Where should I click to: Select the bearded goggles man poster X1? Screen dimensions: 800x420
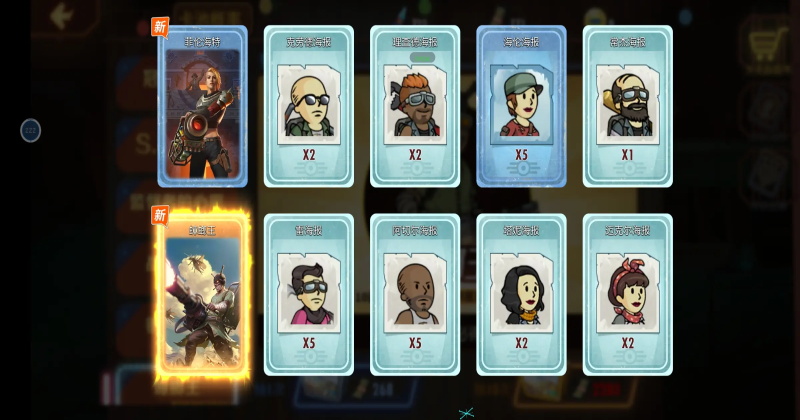tap(627, 107)
